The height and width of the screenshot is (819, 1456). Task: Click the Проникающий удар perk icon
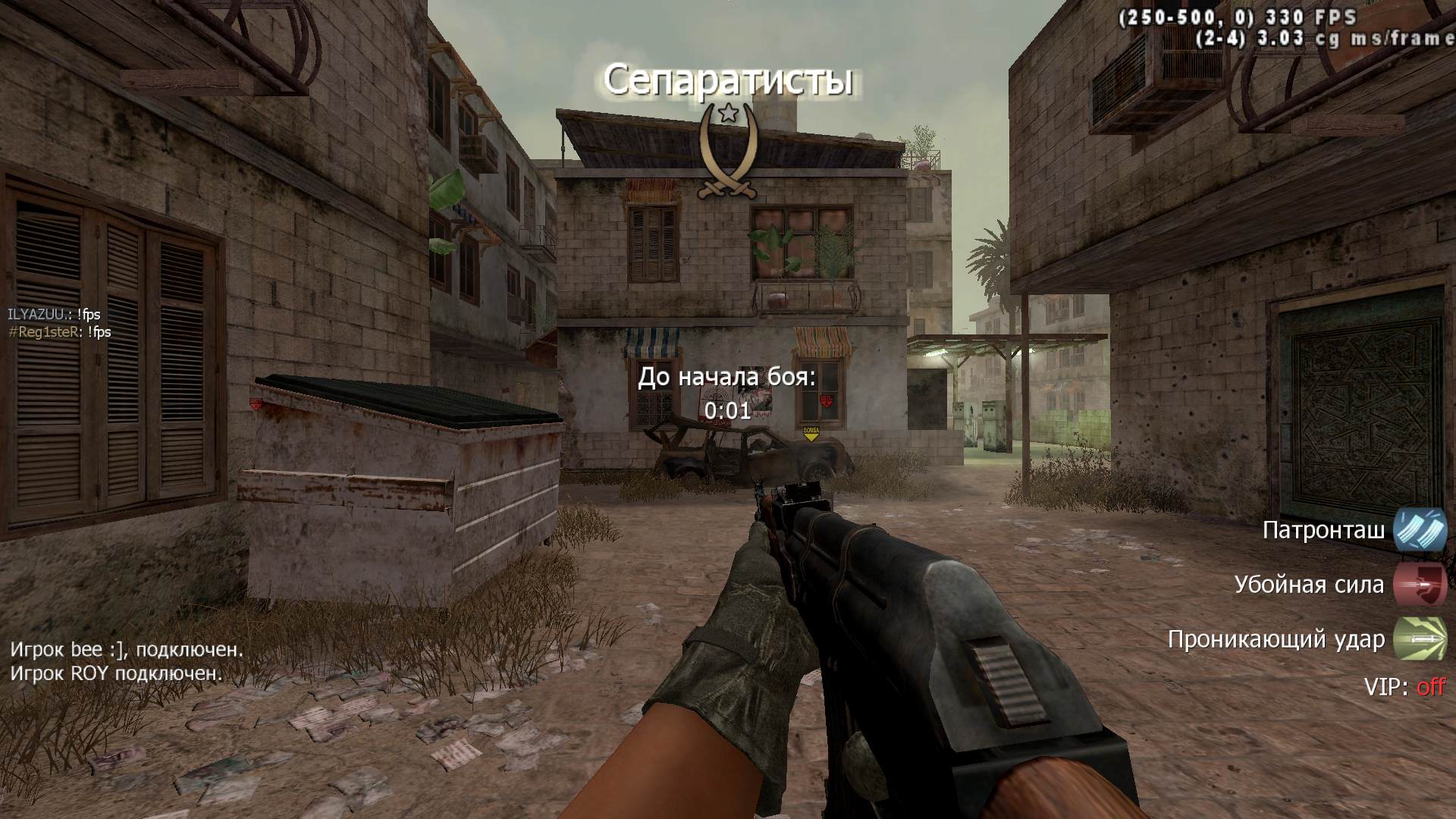(x=1420, y=639)
